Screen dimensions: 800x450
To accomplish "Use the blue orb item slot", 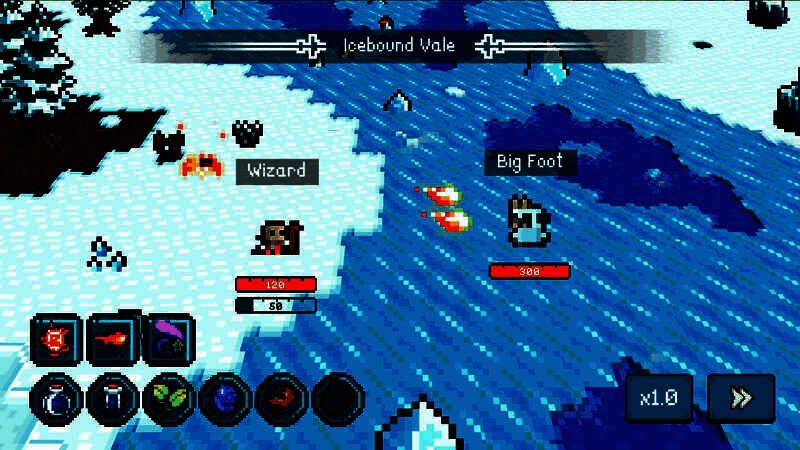I will tap(225, 400).
